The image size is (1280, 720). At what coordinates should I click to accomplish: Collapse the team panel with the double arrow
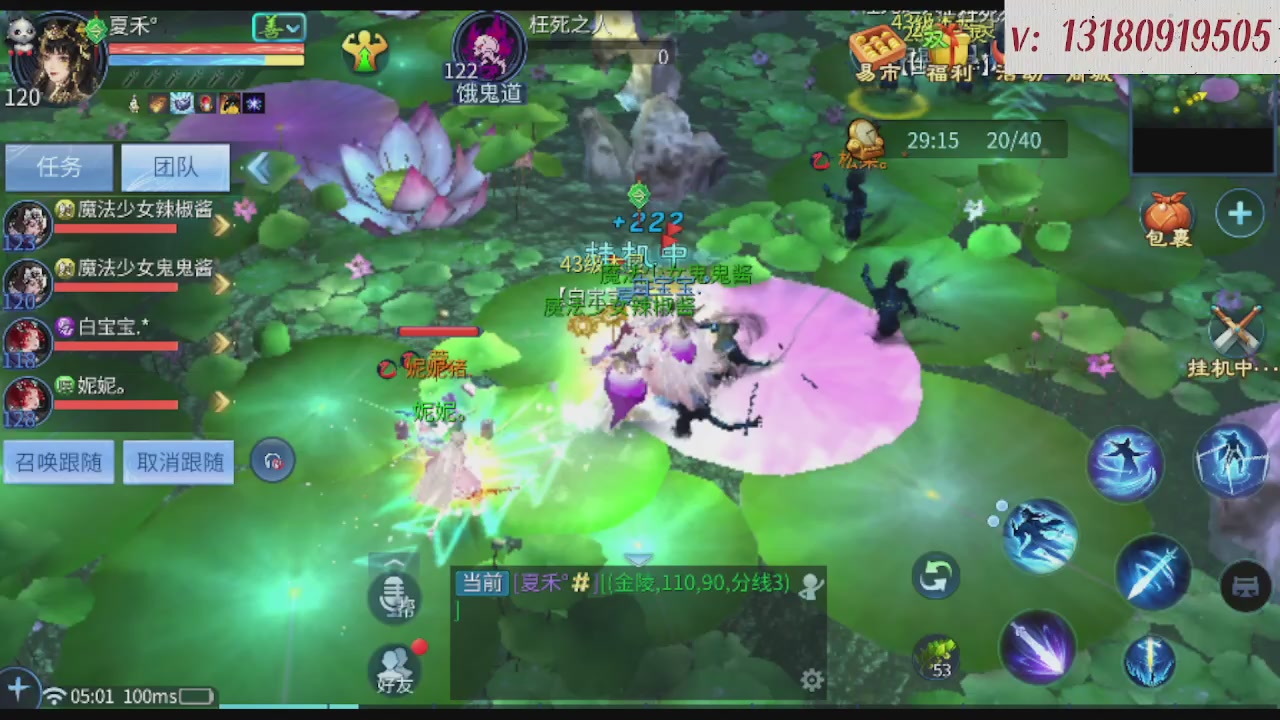coord(260,168)
